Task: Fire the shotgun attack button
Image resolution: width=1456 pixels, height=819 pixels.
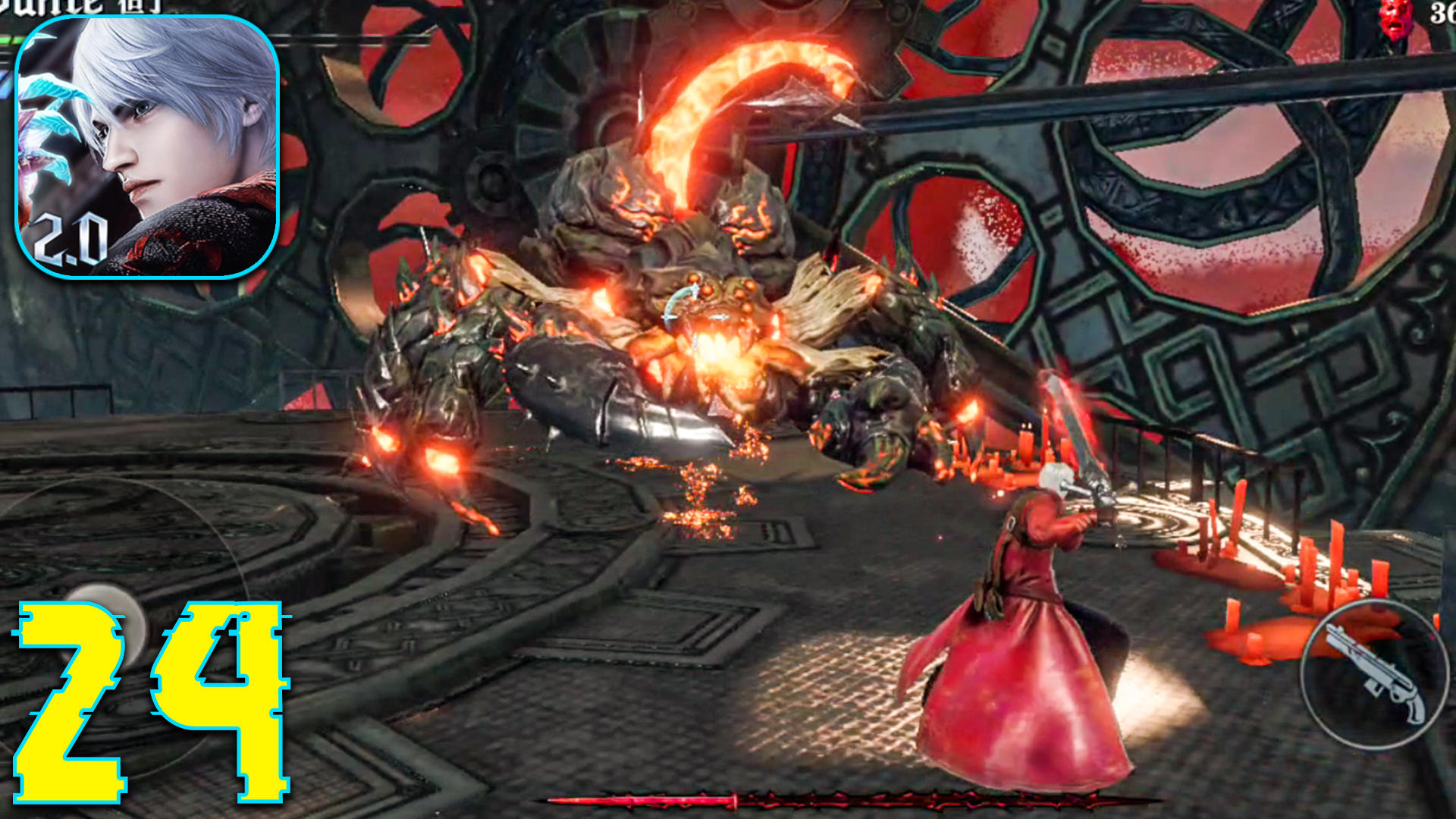Action: pos(1371,673)
